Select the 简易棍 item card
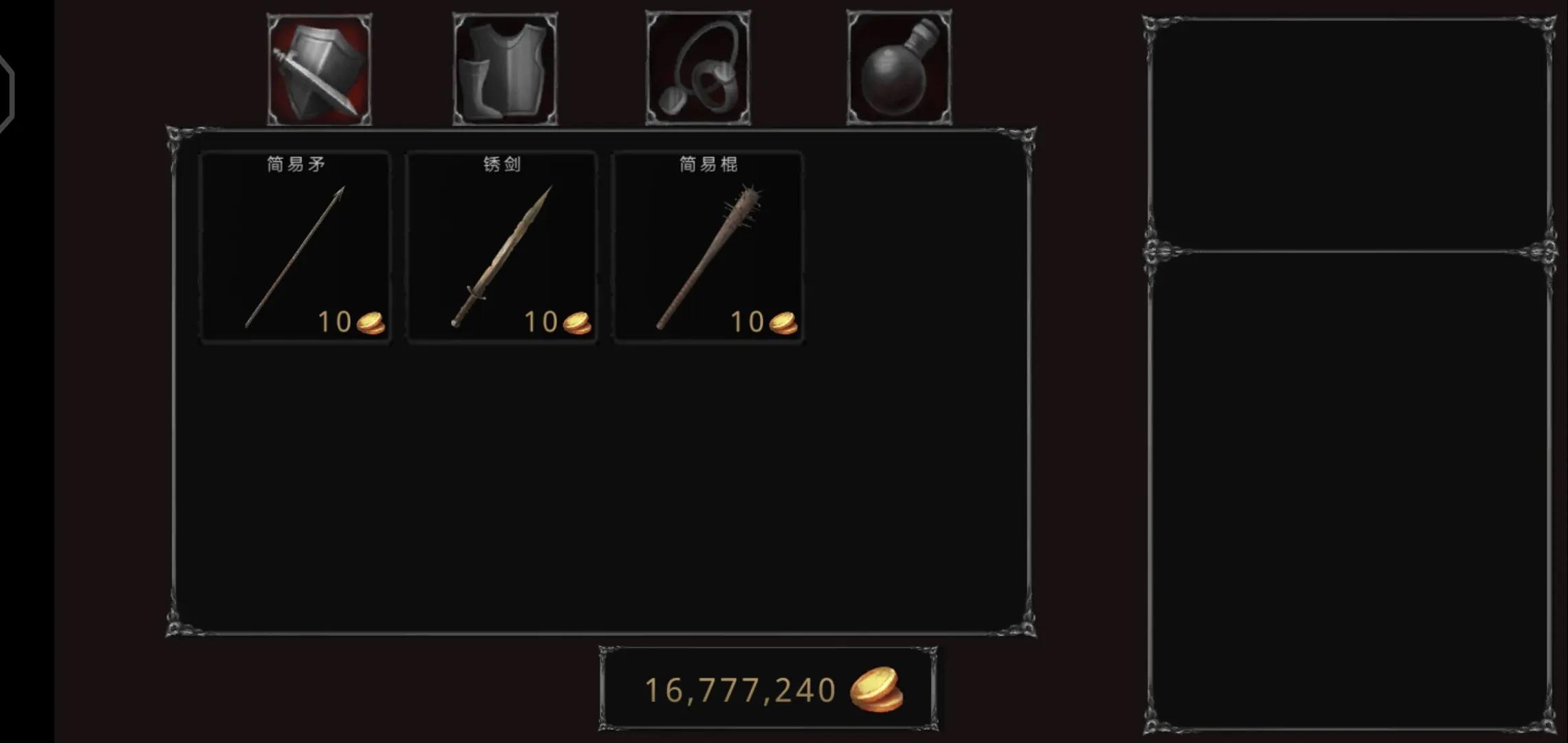The image size is (1568, 743). [708, 246]
